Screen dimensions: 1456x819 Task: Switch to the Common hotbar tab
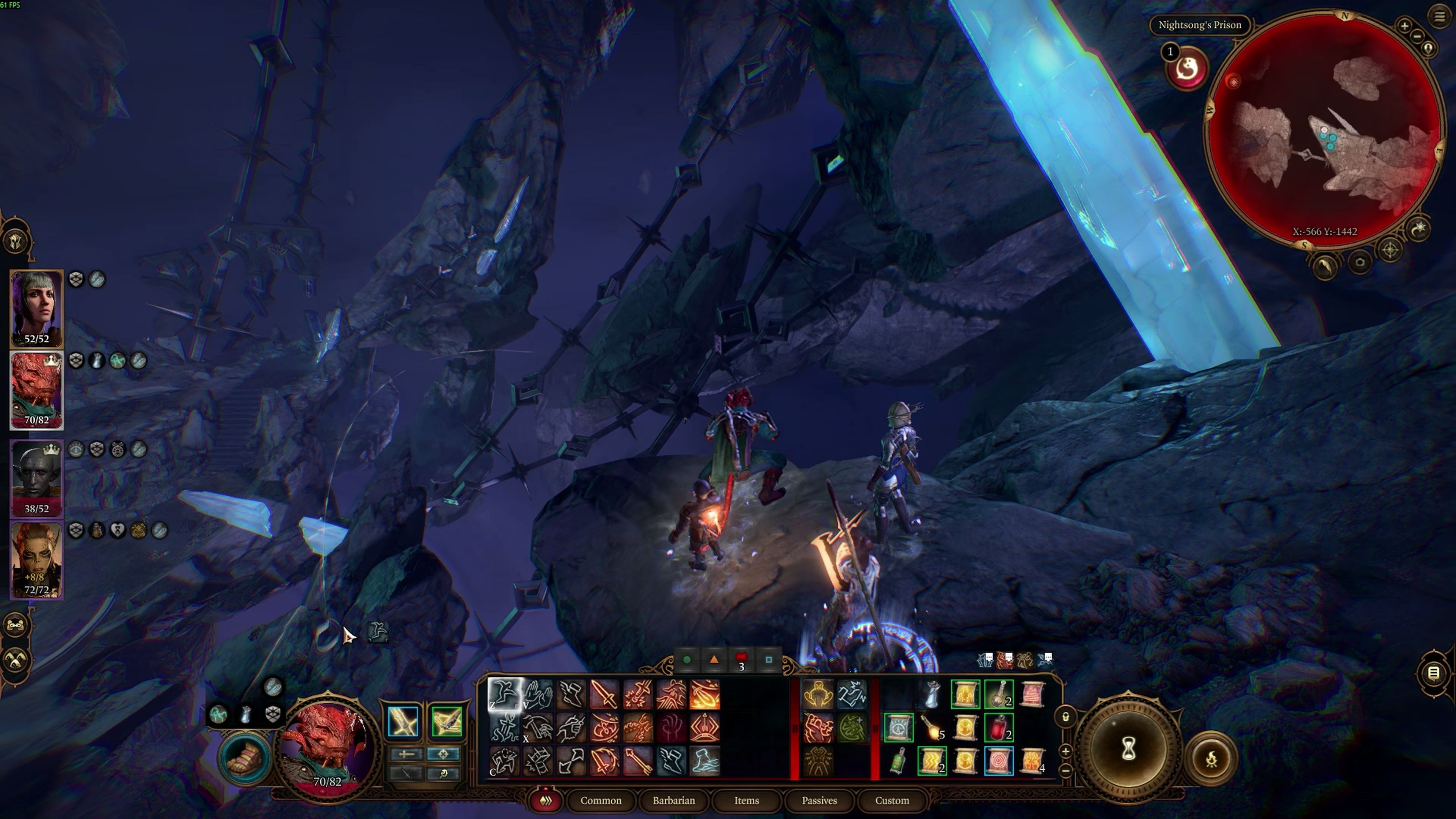click(x=600, y=800)
